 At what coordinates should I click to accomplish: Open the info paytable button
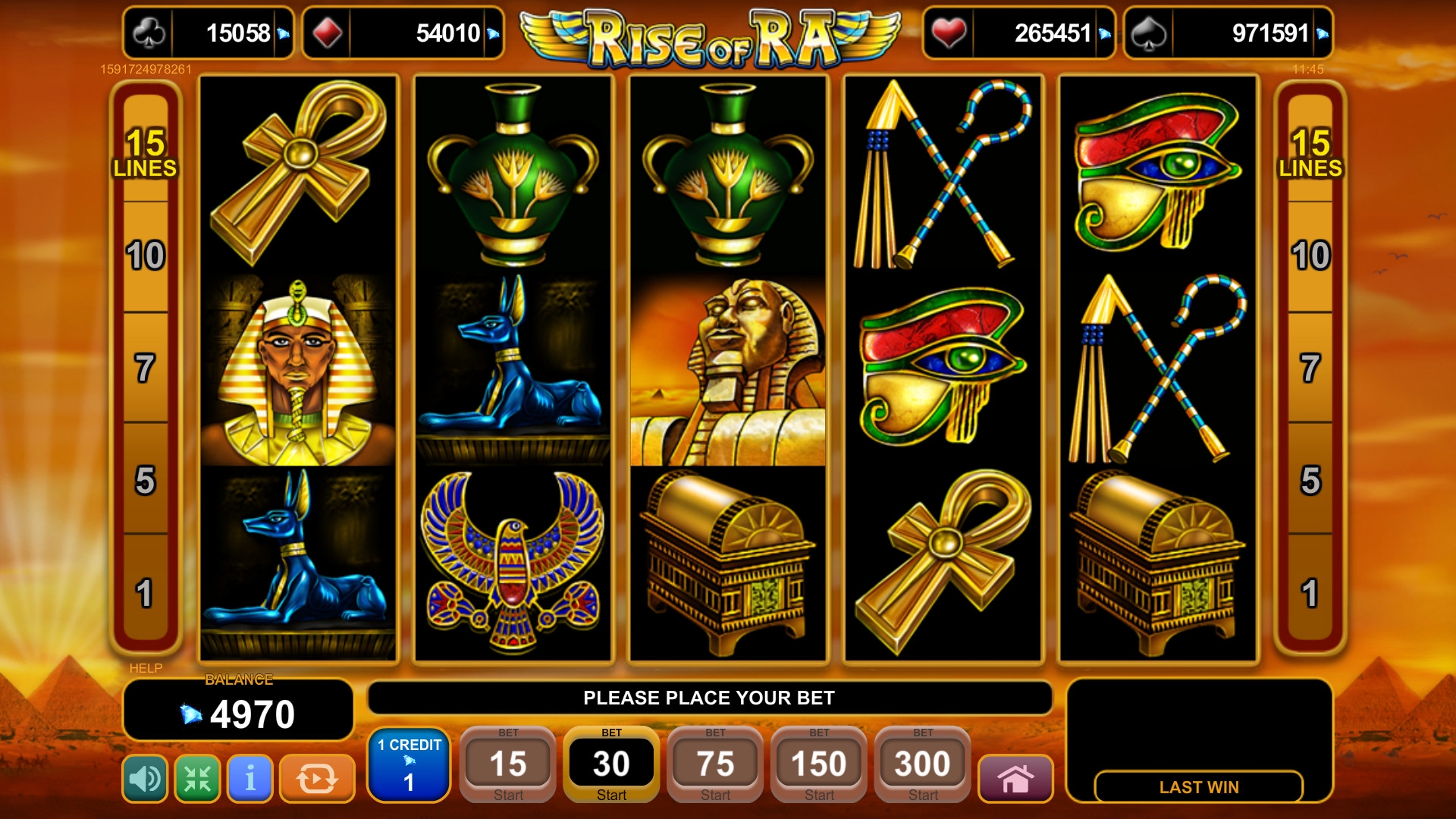[x=249, y=778]
